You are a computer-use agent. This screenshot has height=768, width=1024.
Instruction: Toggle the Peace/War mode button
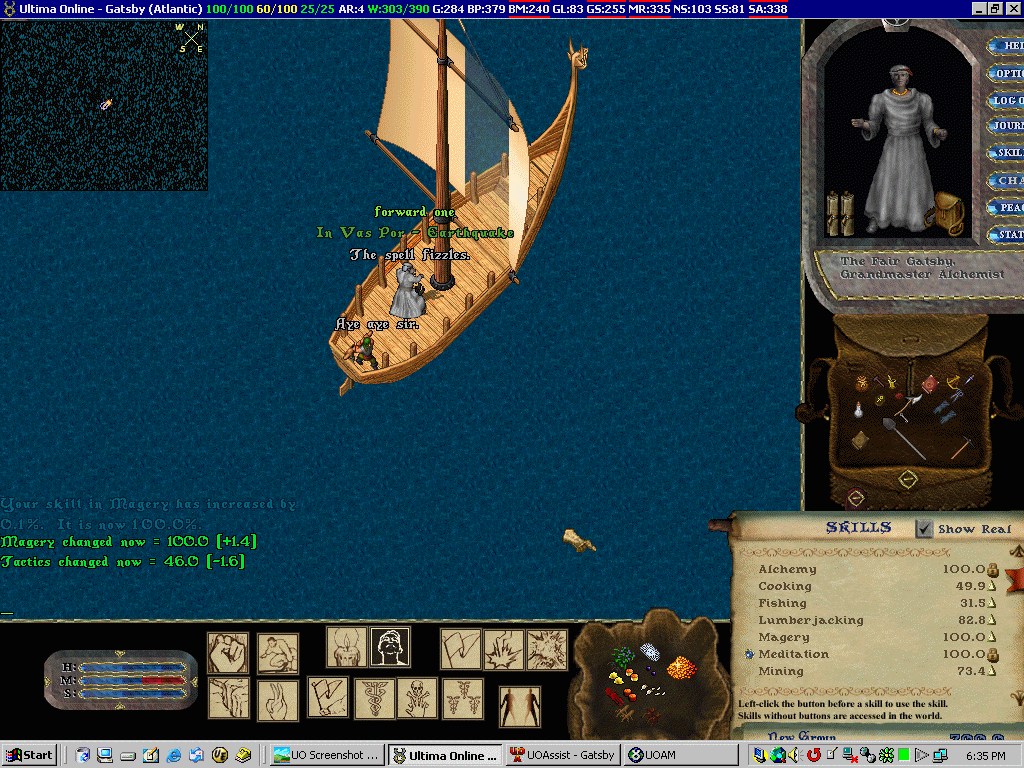click(x=1006, y=208)
